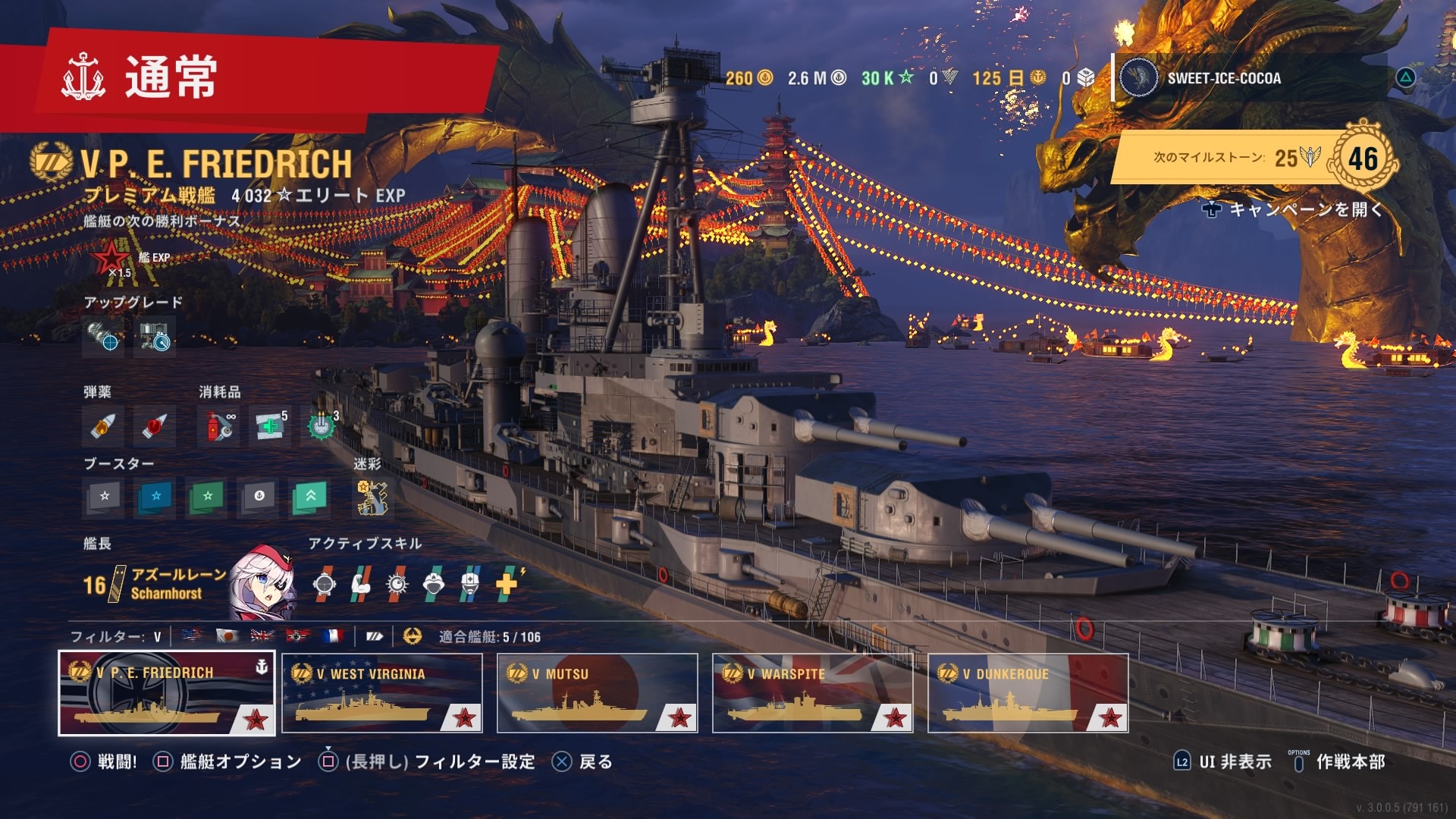1456x819 pixels.
Task: Open the fire extinguisher damage control consumable
Action: (218, 426)
